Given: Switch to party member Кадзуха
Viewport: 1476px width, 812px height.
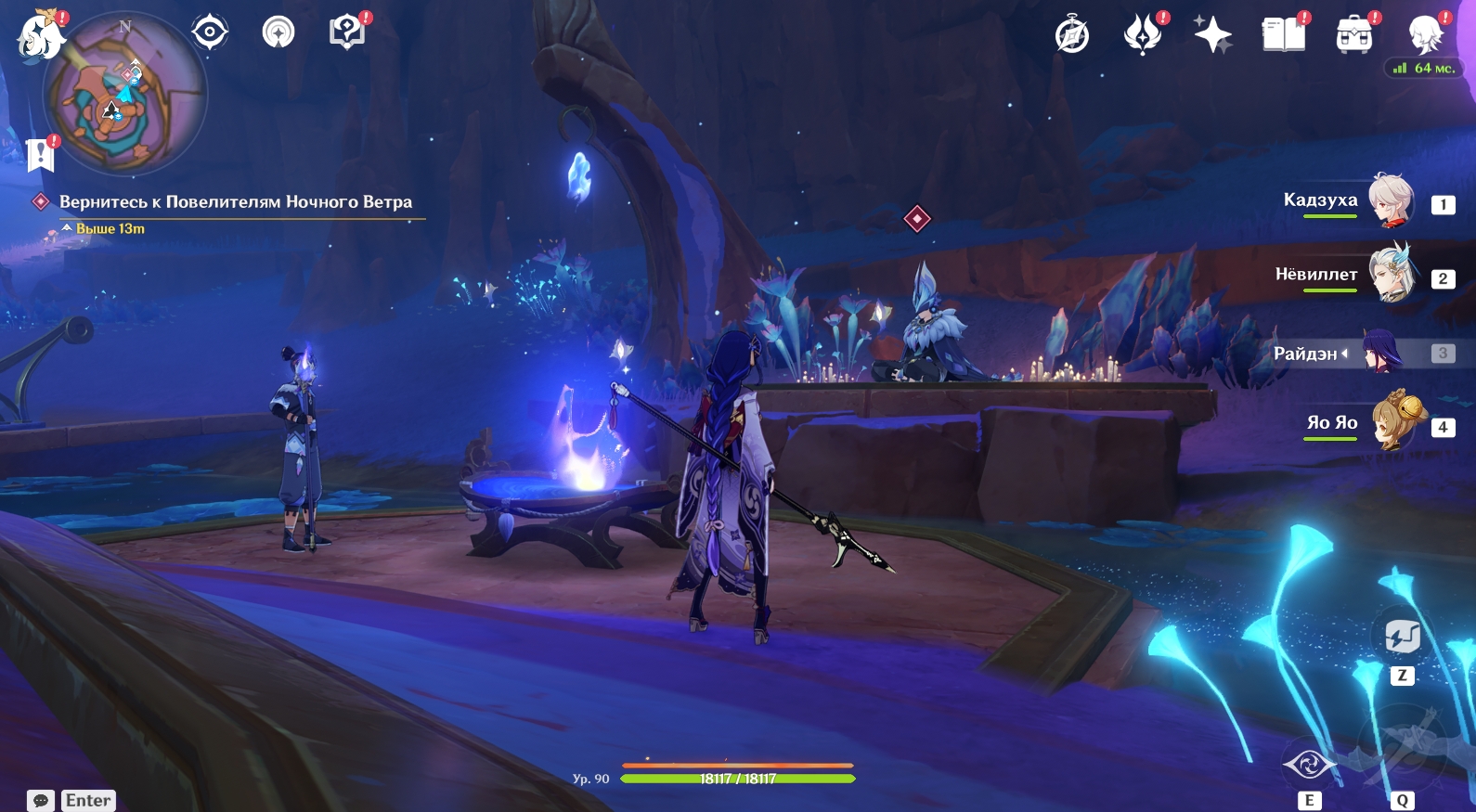Looking at the screenshot, I should [1390, 200].
